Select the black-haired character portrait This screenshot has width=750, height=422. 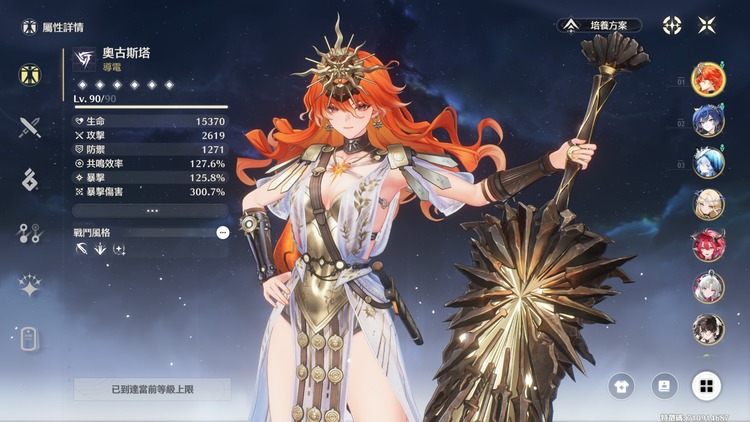(x=708, y=329)
